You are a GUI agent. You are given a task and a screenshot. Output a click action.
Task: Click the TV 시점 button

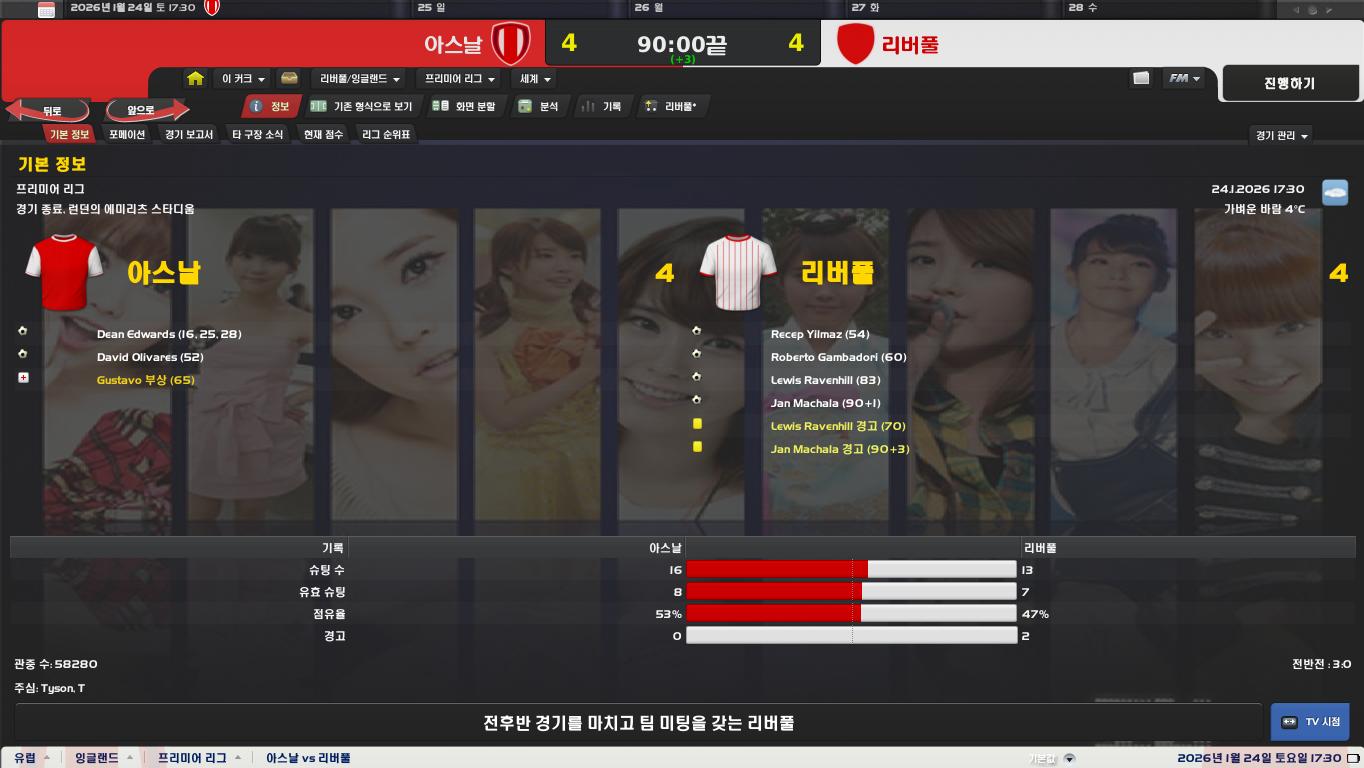(x=1310, y=722)
